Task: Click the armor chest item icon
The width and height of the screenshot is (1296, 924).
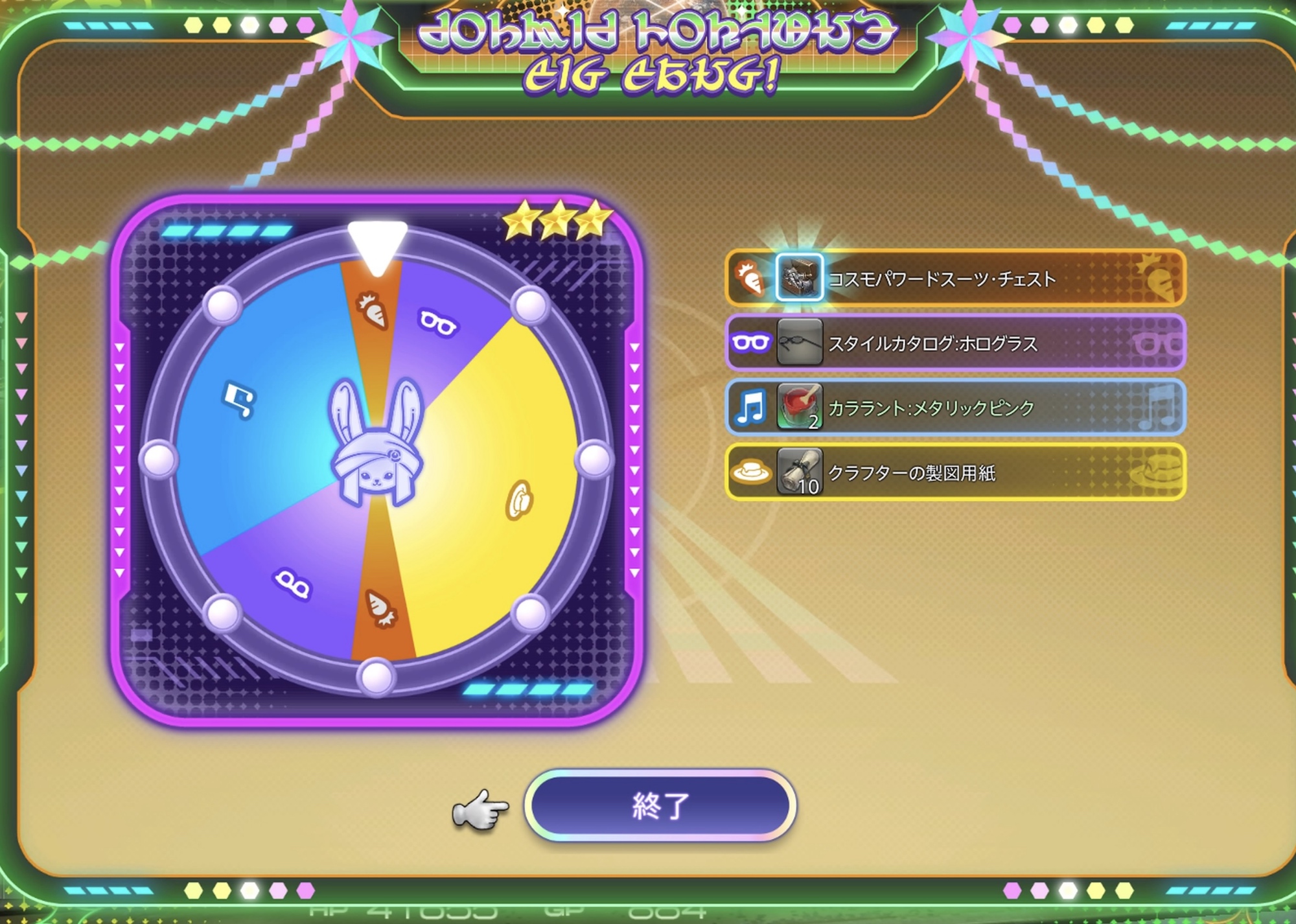Action: (800, 278)
